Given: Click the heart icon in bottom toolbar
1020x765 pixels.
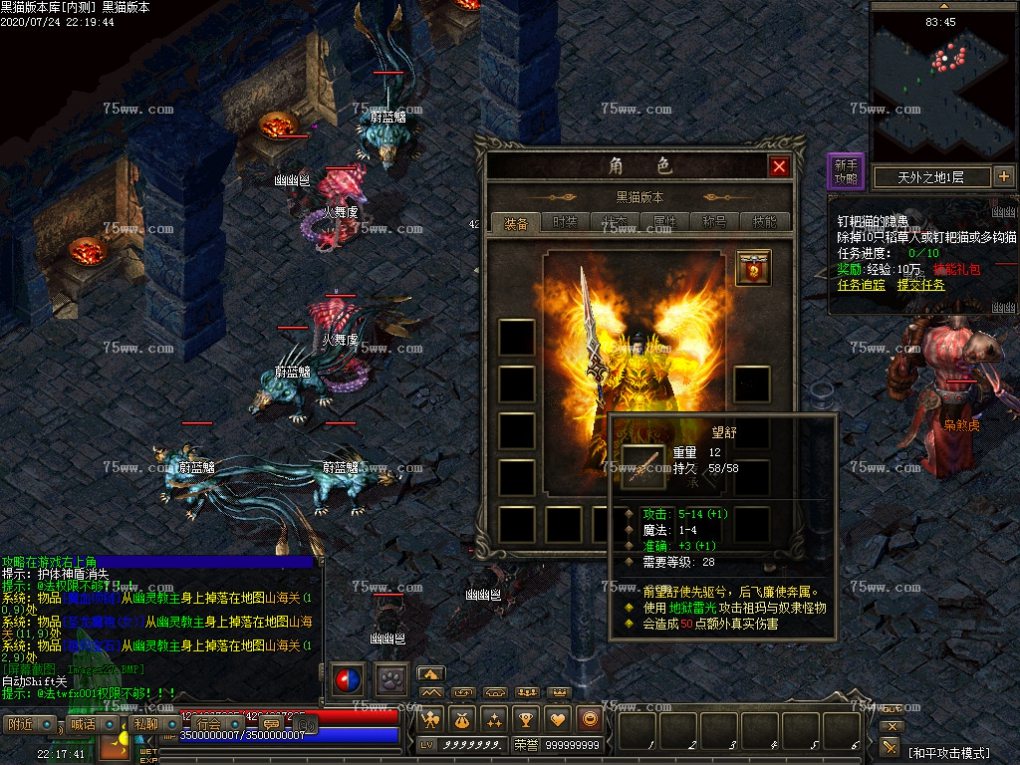Looking at the screenshot, I should [x=558, y=718].
